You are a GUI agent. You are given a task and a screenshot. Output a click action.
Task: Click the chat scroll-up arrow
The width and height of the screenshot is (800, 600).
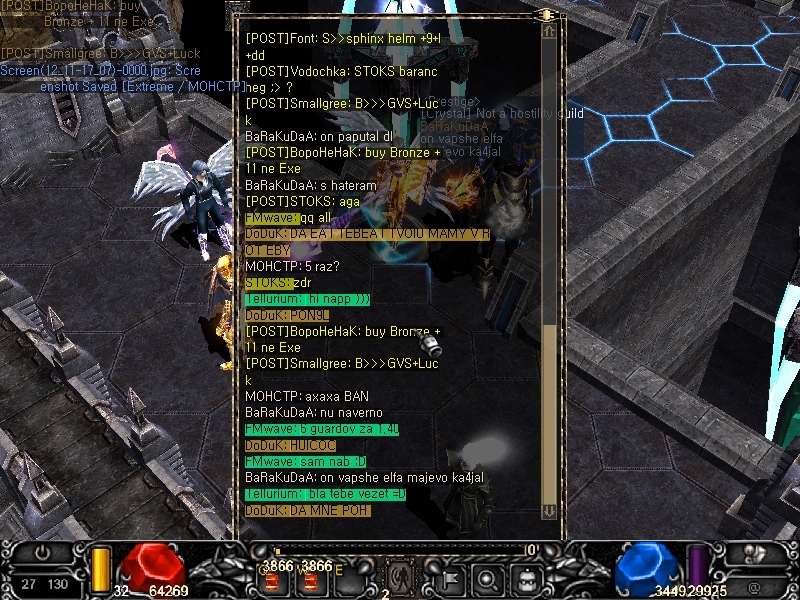[x=549, y=31]
